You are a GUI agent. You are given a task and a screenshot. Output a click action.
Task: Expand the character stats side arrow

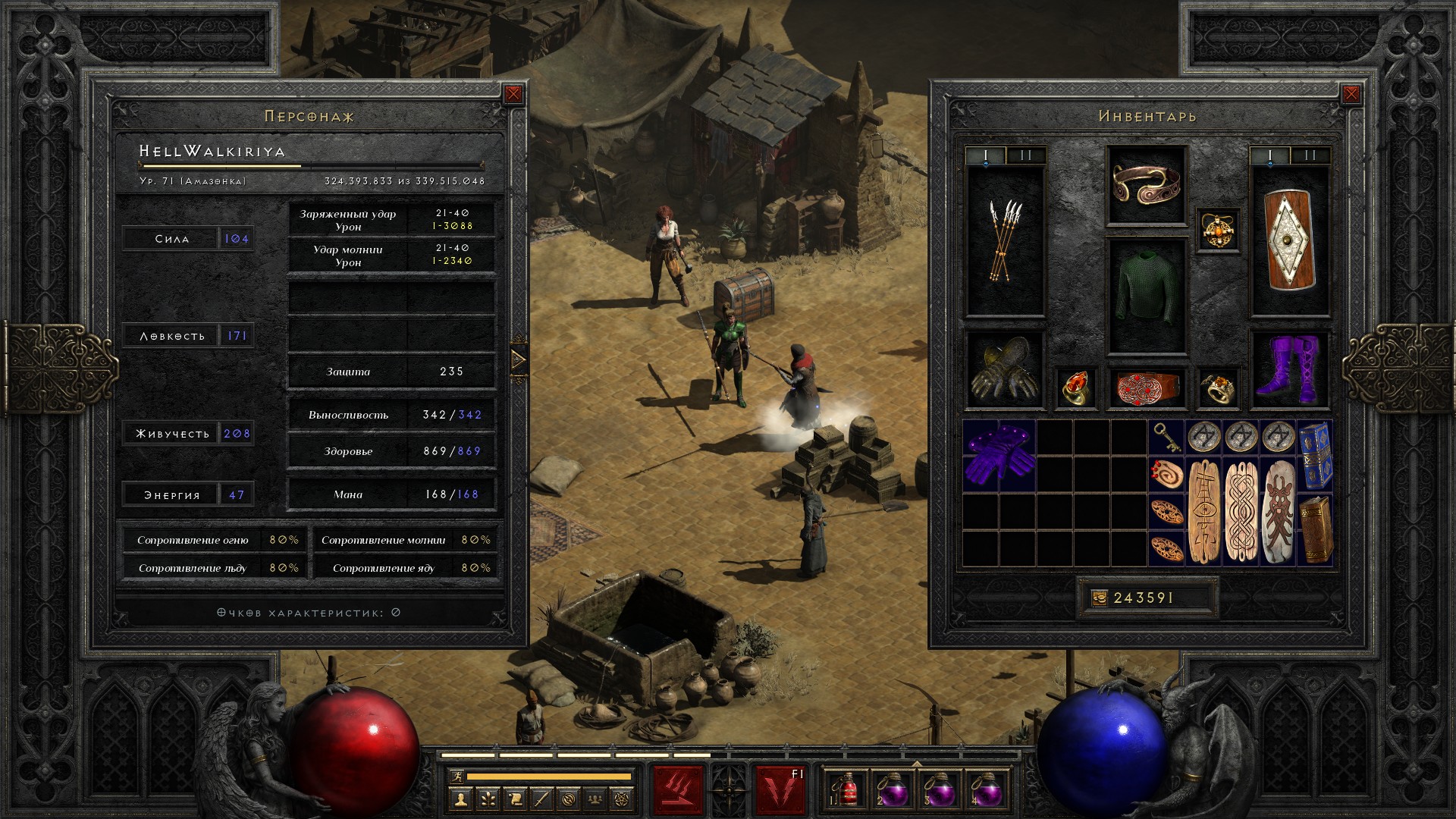[519, 359]
